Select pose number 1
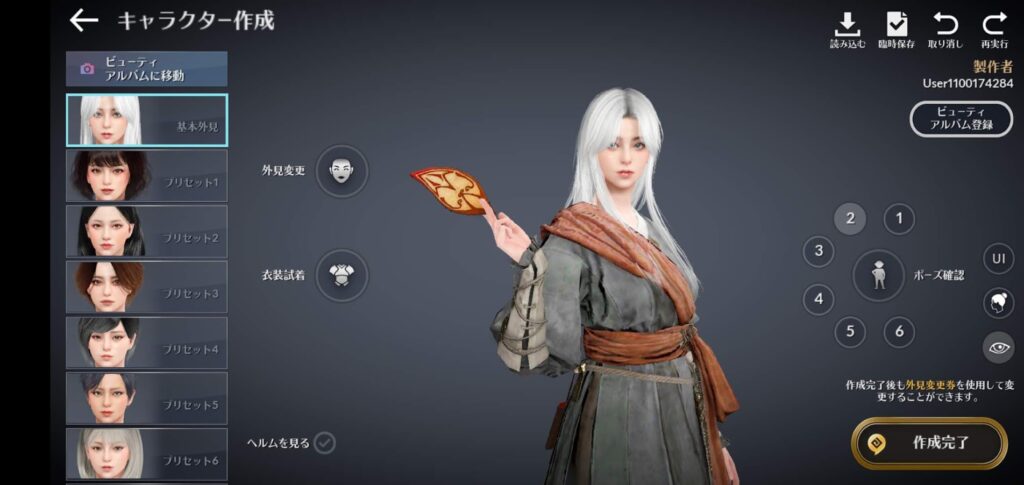The image size is (1024, 485). click(899, 219)
